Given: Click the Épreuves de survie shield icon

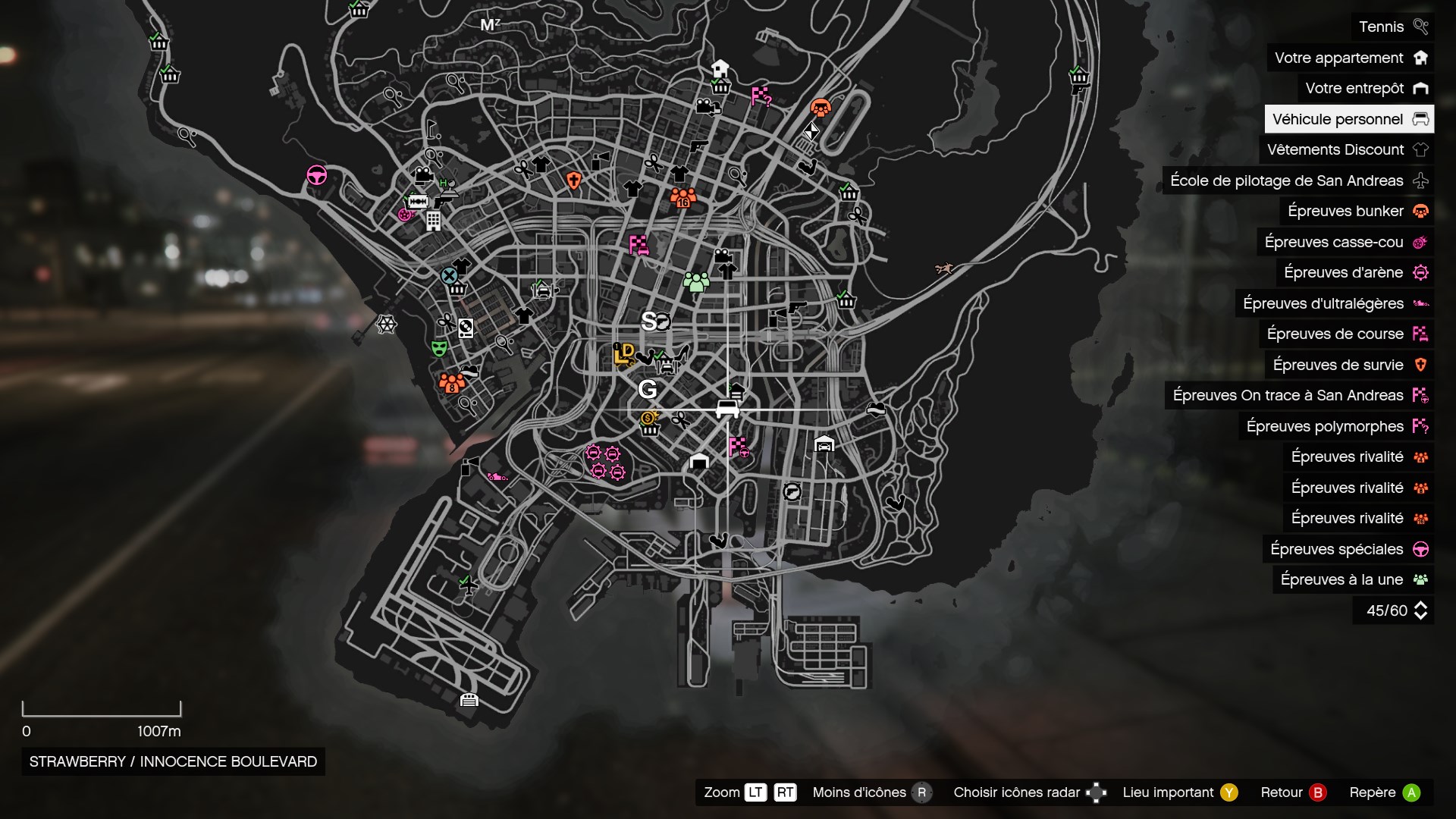Looking at the screenshot, I should (1420, 365).
